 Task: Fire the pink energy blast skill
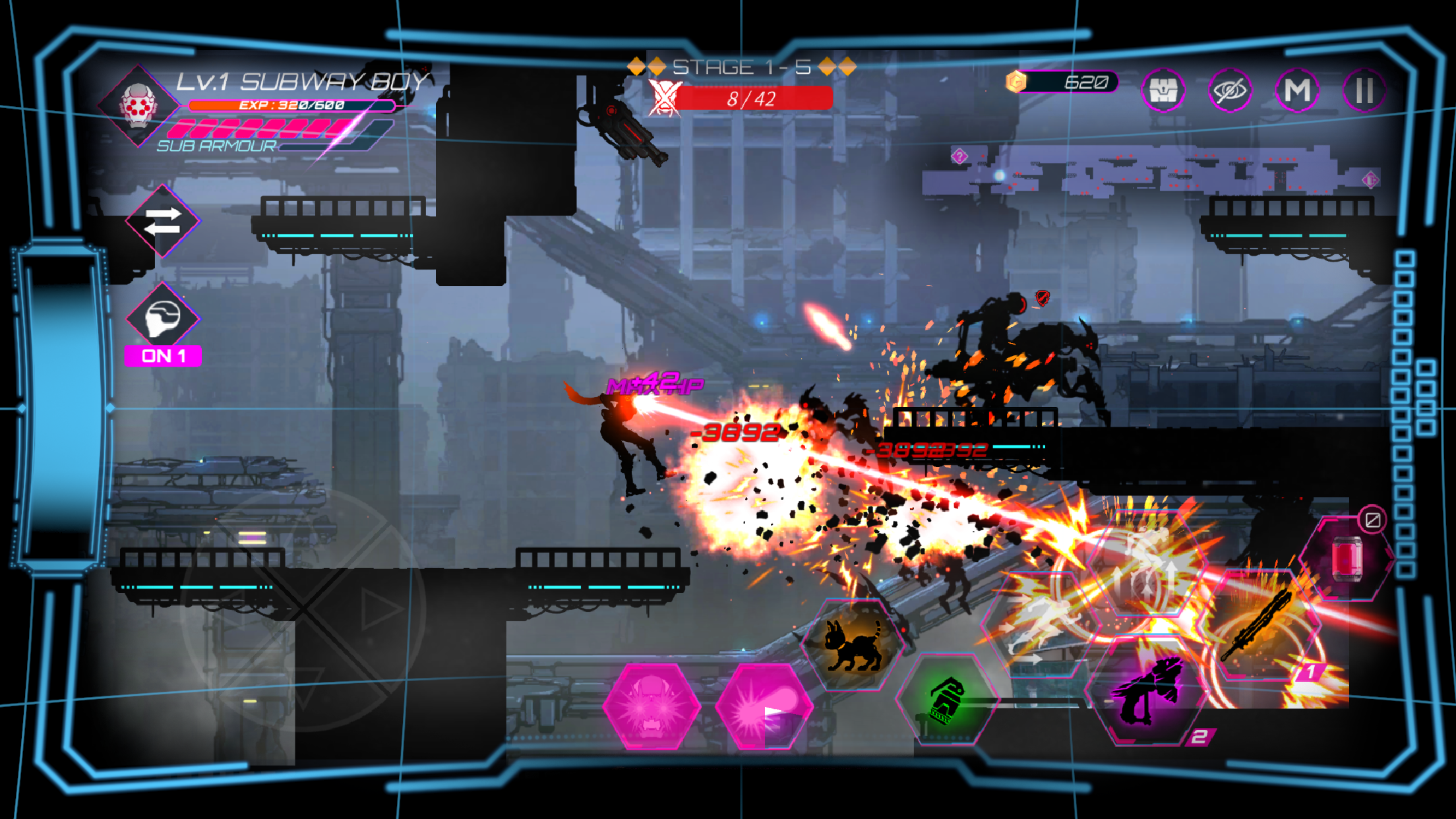tap(764, 706)
